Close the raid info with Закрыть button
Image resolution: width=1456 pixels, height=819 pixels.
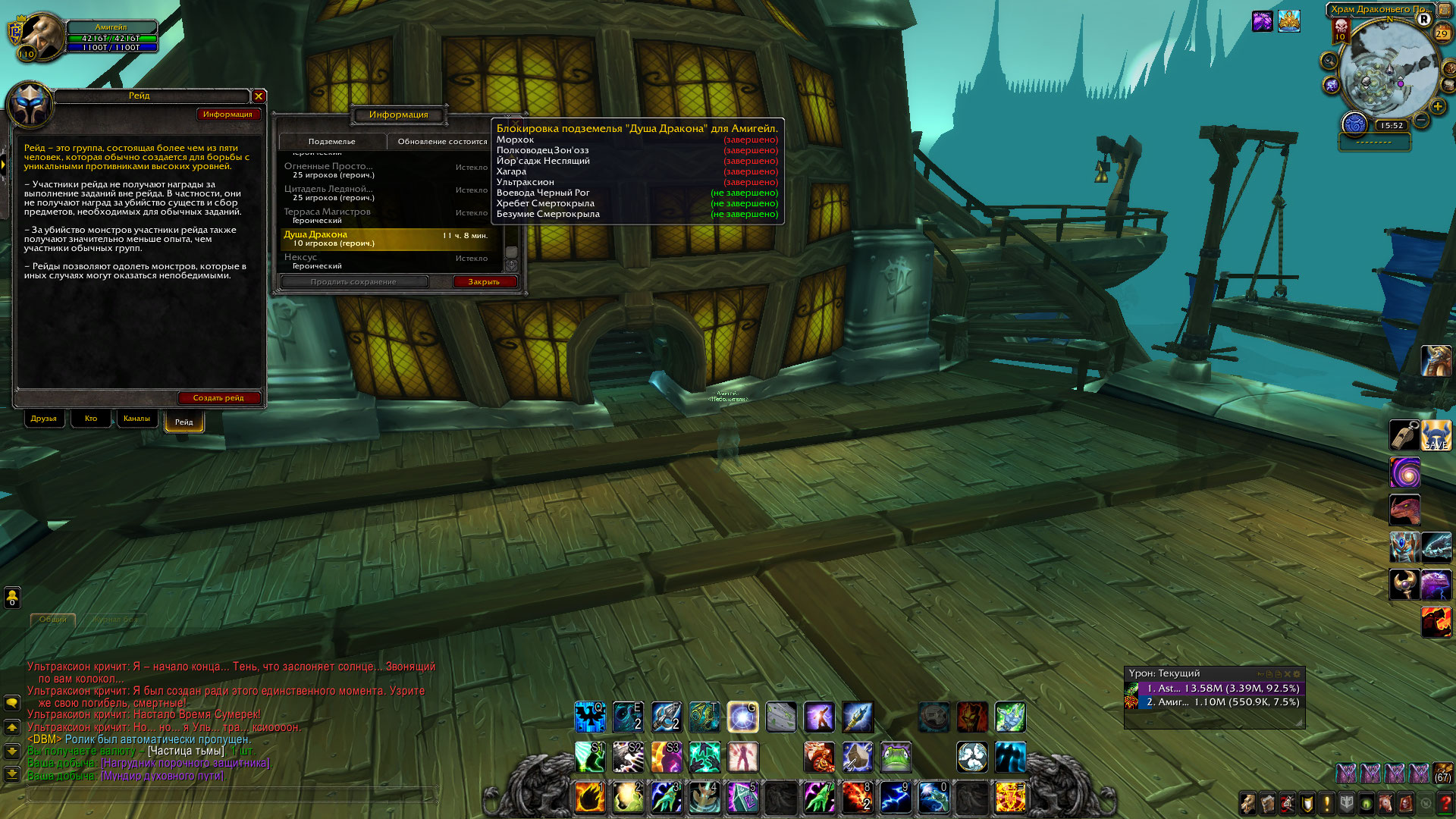click(484, 282)
